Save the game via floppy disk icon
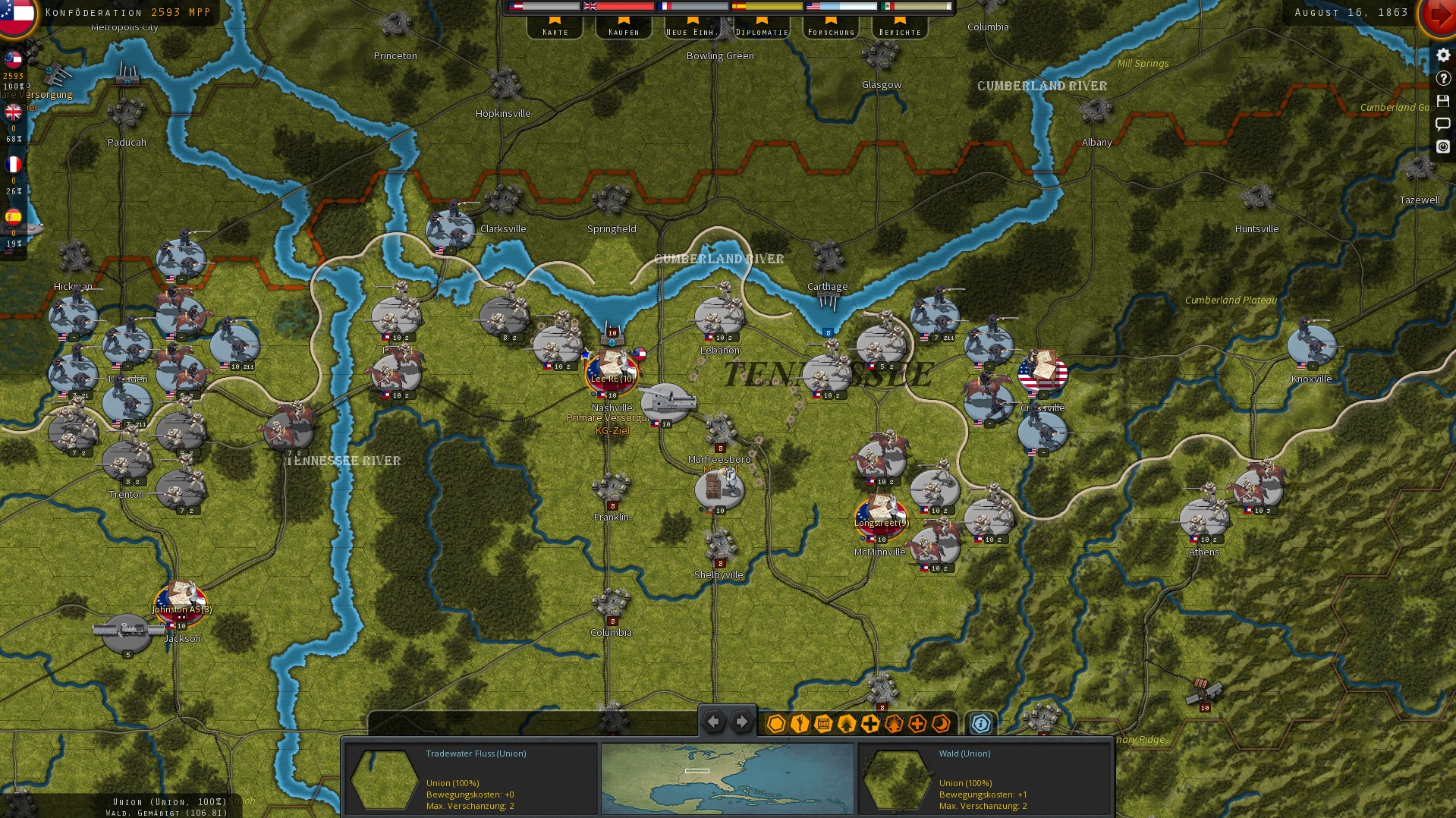Viewport: 1456px width, 818px height. click(x=1443, y=101)
